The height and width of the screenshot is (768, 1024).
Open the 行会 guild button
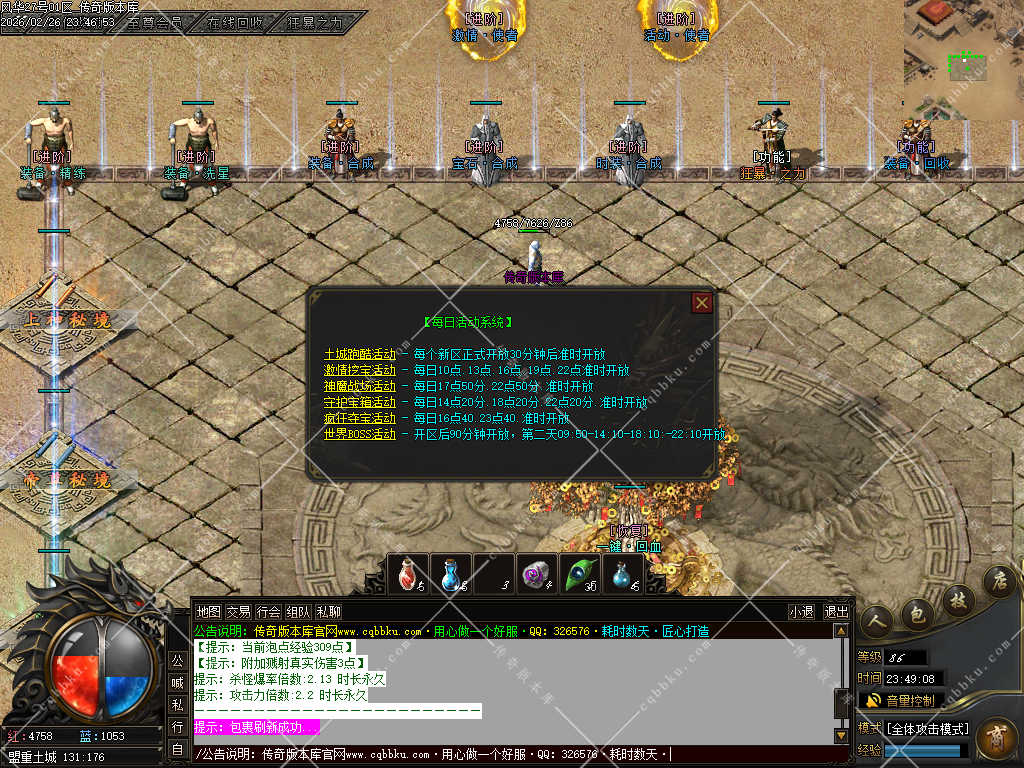click(x=268, y=612)
